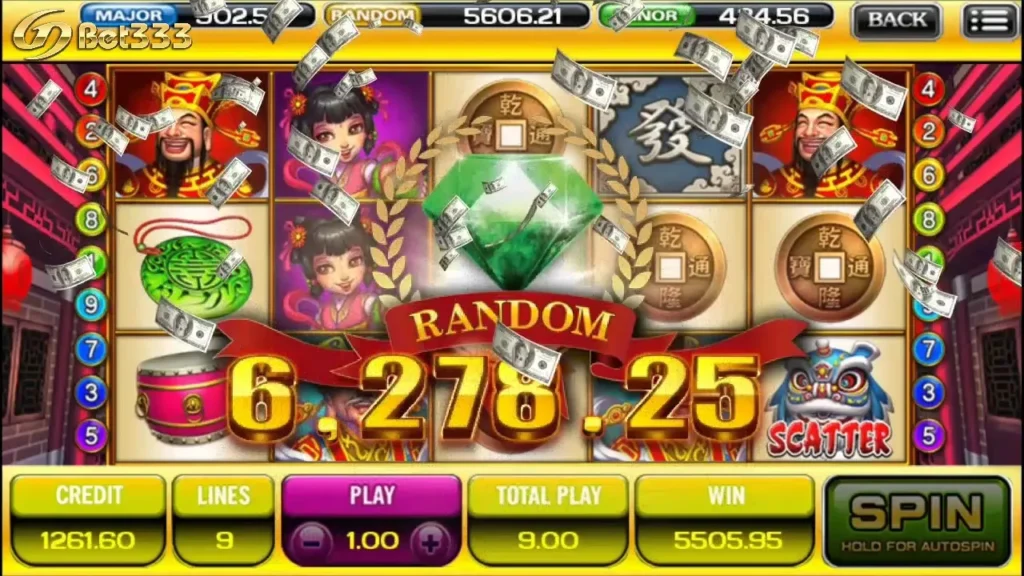Go back using the BACK button

pyautogui.click(x=897, y=19)
